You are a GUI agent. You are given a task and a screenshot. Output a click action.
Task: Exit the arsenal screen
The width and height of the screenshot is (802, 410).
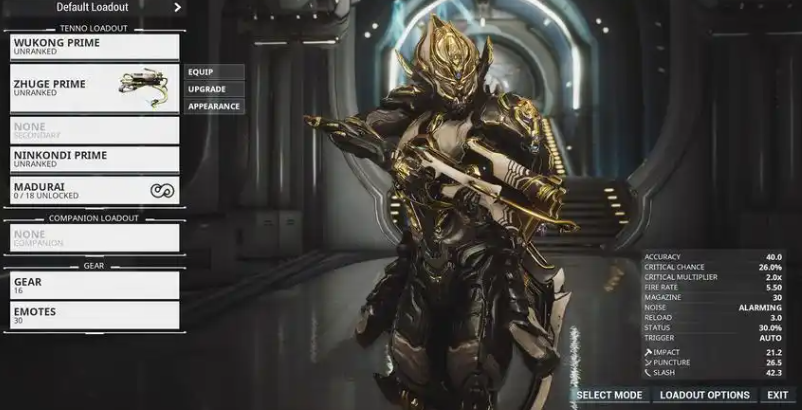(x=777, y=396)
